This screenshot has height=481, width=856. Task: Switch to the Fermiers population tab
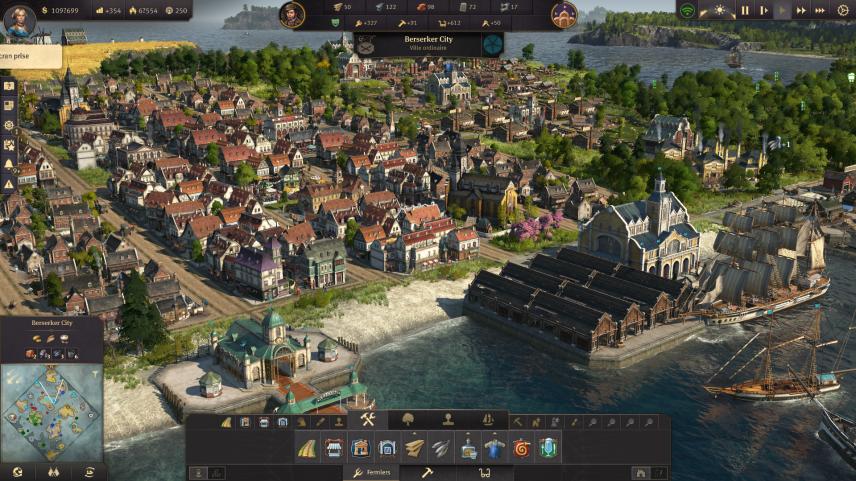(370, 472)
